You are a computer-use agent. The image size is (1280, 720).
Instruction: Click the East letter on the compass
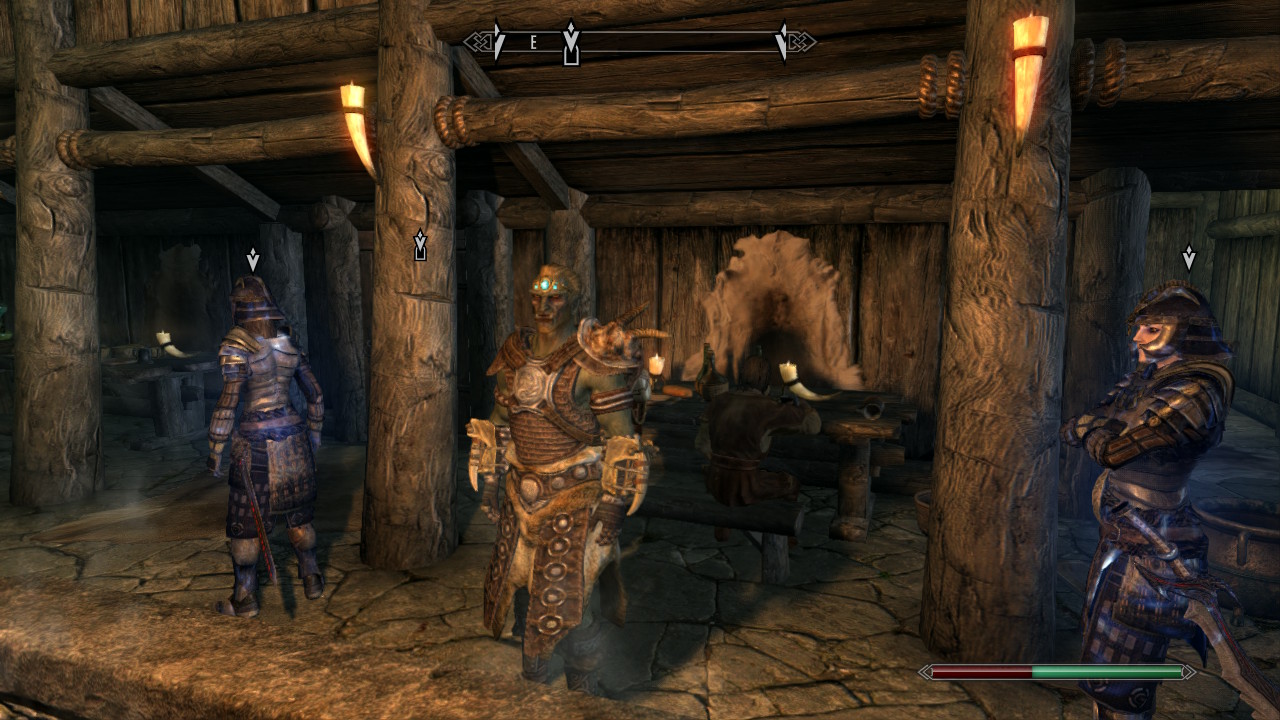click(534, 42)
